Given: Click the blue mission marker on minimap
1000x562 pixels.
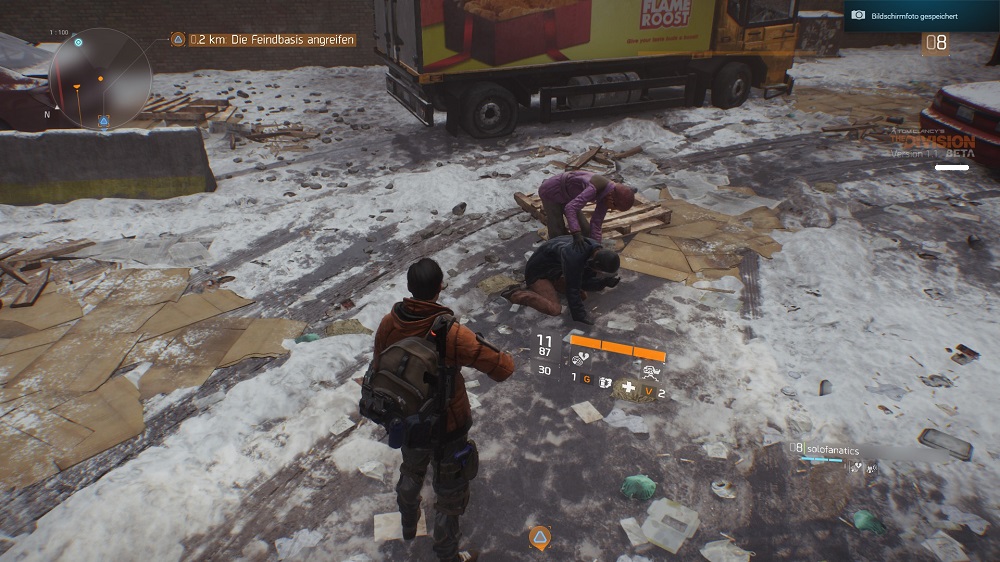Looking at the screenshot, I should pyautogui.click(x=103, y=122).
